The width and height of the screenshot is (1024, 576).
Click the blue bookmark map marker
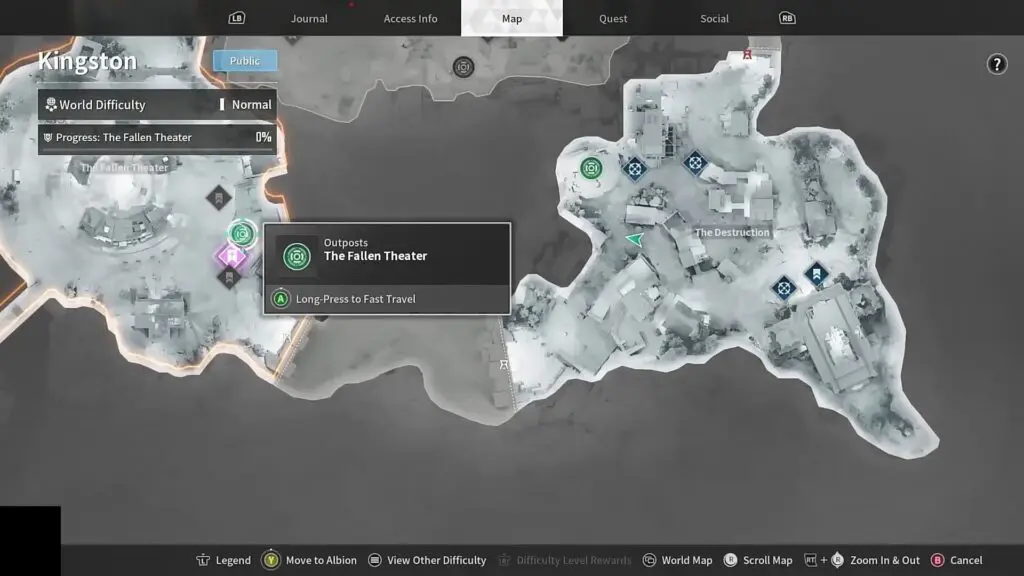coord(816,272)
